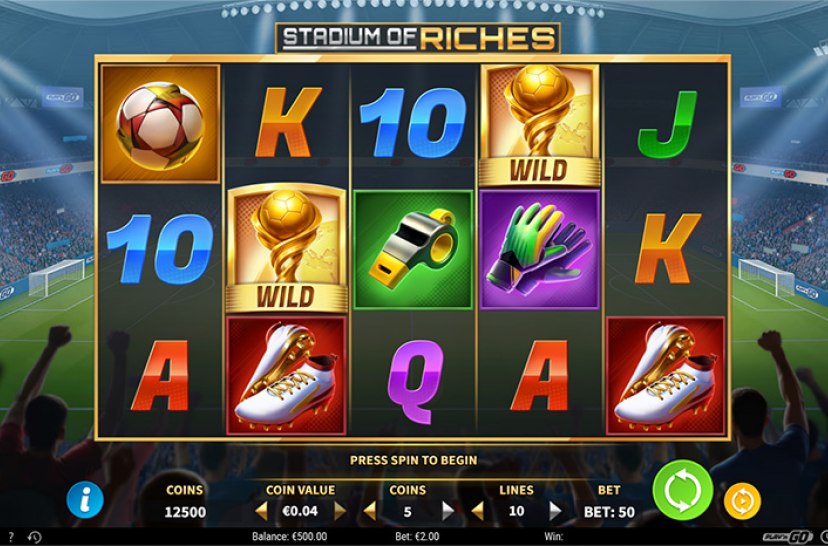This screenshot has width=828, height=546.
Task: Spin the reels with the green button
Action: point(682,491)
